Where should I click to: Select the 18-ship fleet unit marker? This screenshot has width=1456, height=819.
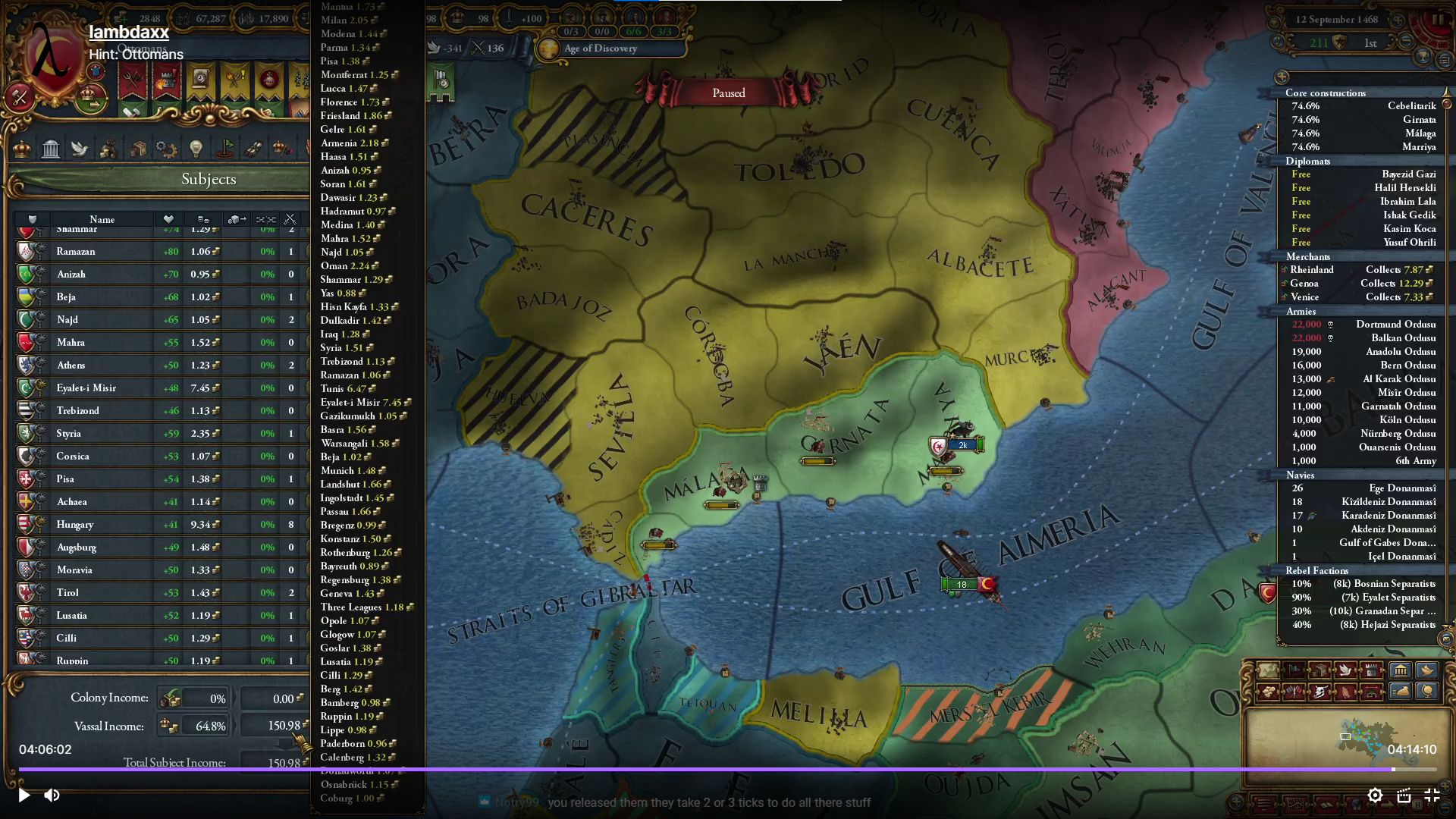tap(961, 585)
